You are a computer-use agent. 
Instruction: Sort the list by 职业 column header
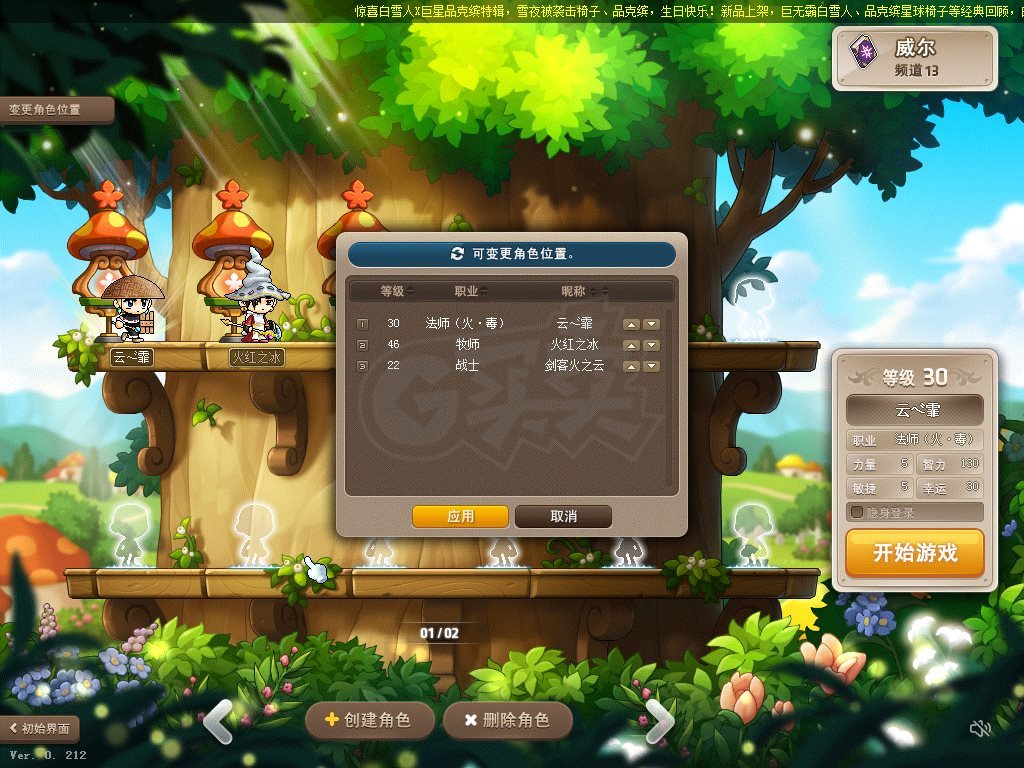tap(470, 291)
